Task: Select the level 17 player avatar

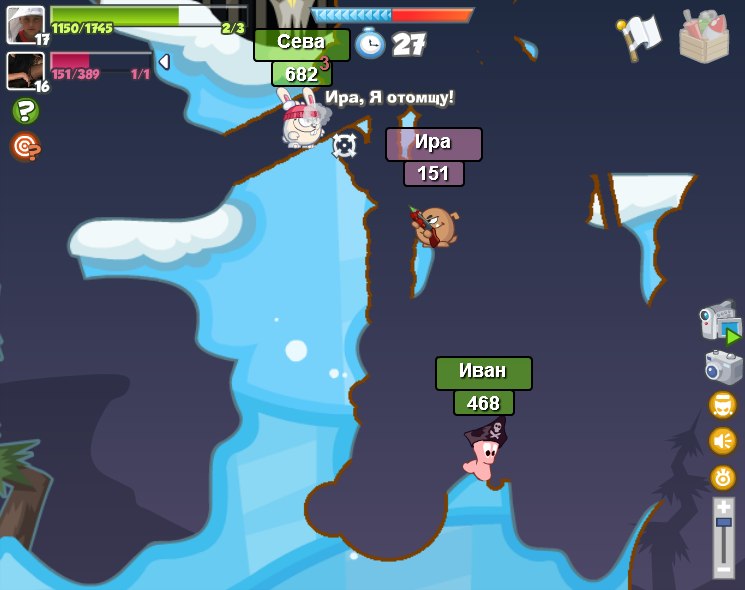Action: coord(25,24)
